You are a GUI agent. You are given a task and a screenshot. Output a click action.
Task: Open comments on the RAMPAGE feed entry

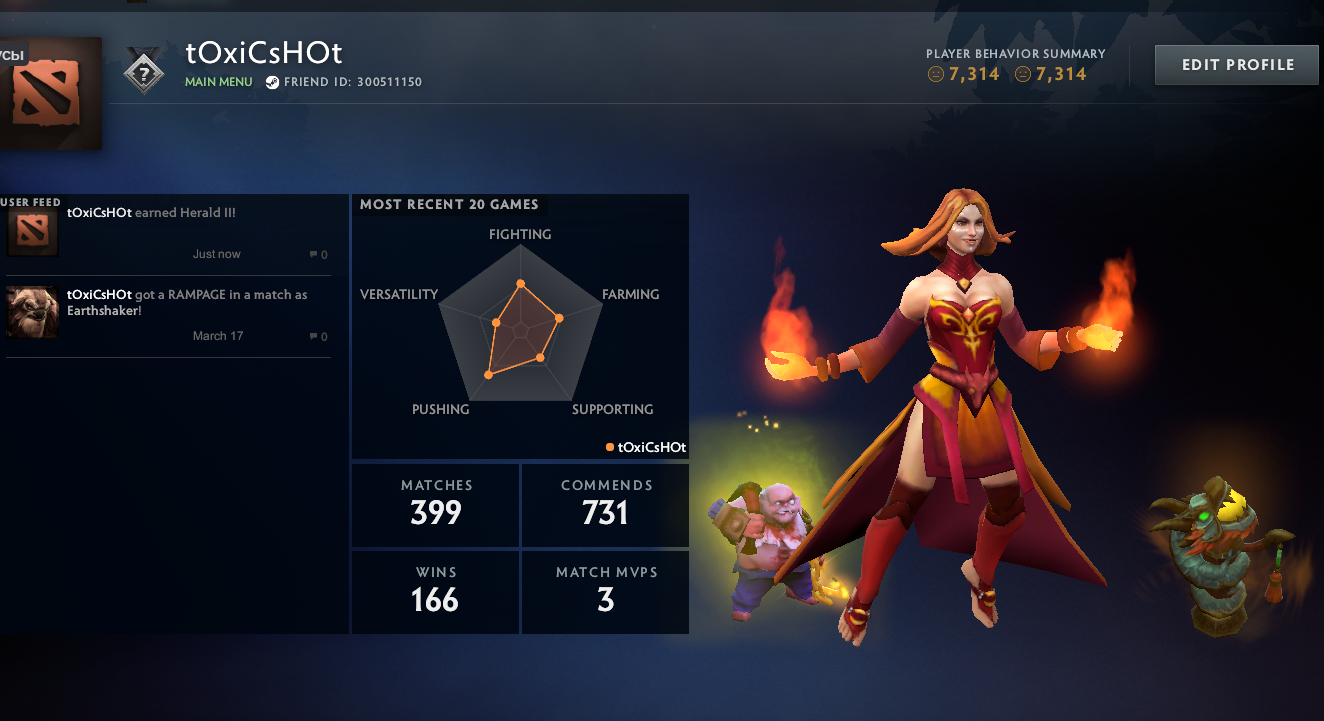tap(317, 336)
